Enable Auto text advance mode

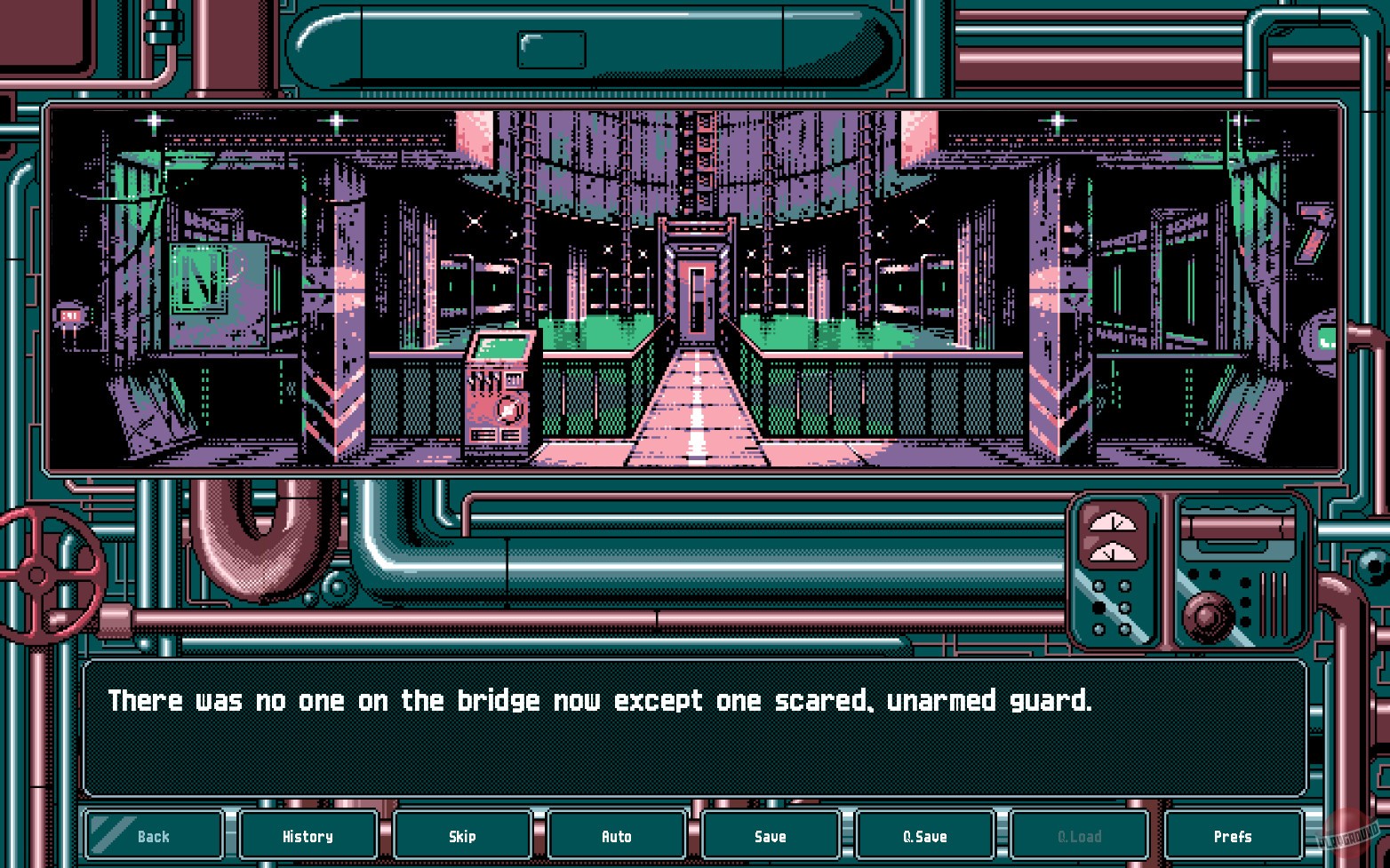coord(616,835)
